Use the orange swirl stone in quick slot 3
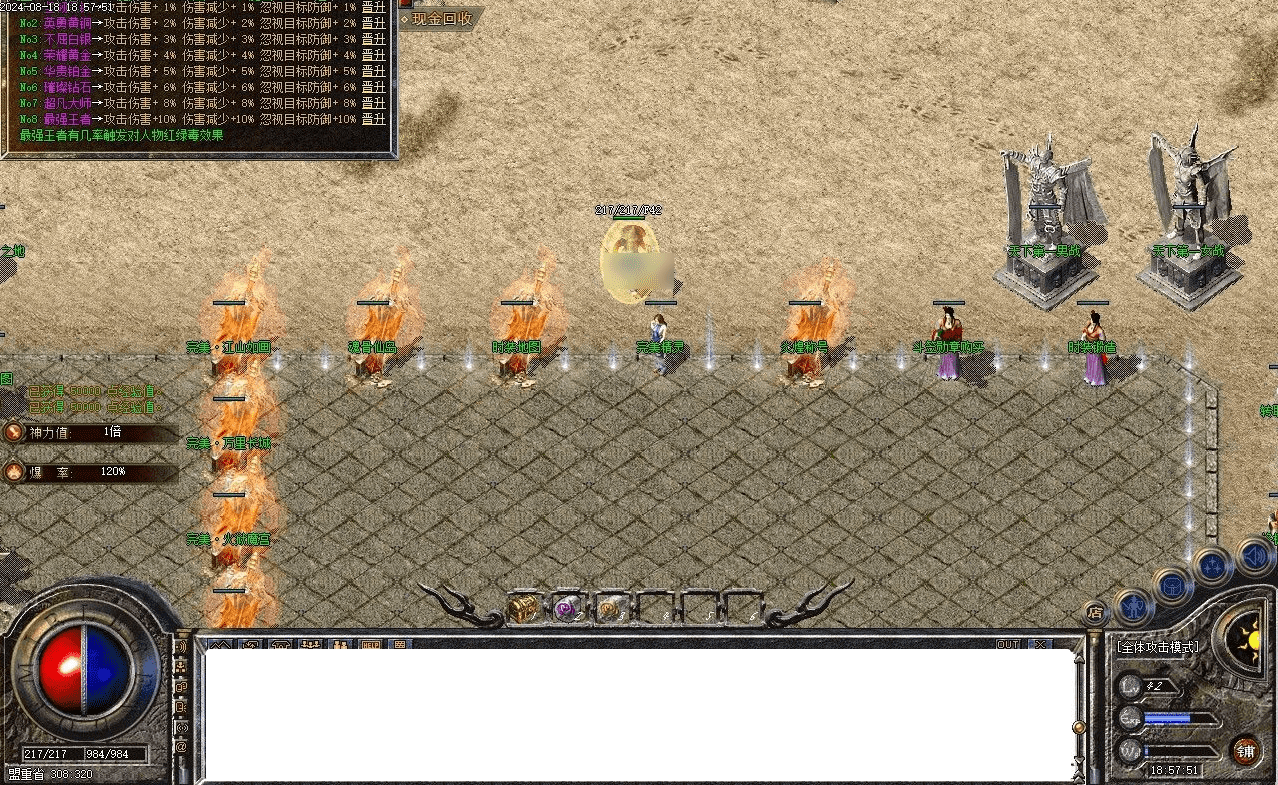This screenshot has height=785, width=1278. pyautogui.click(x=610, y=607)
